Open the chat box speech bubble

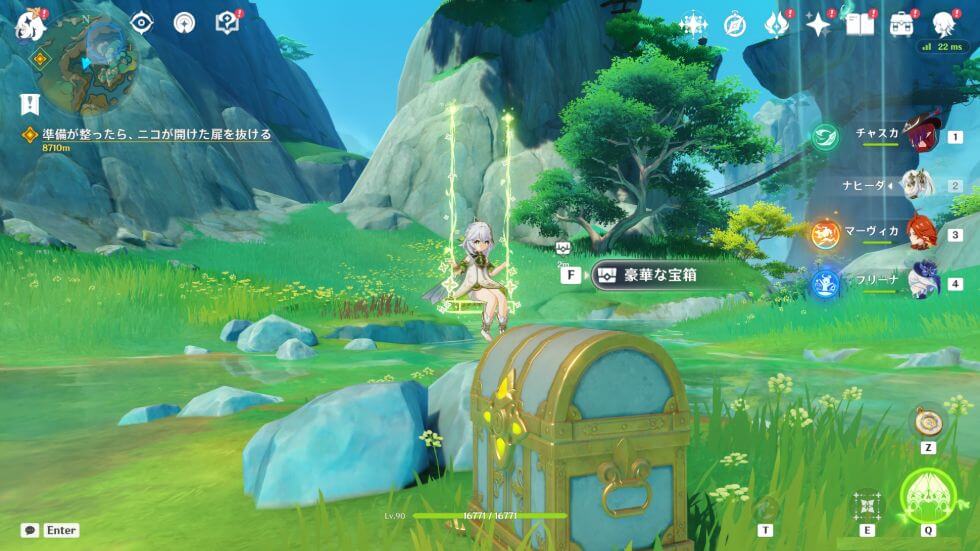(31, 530)
